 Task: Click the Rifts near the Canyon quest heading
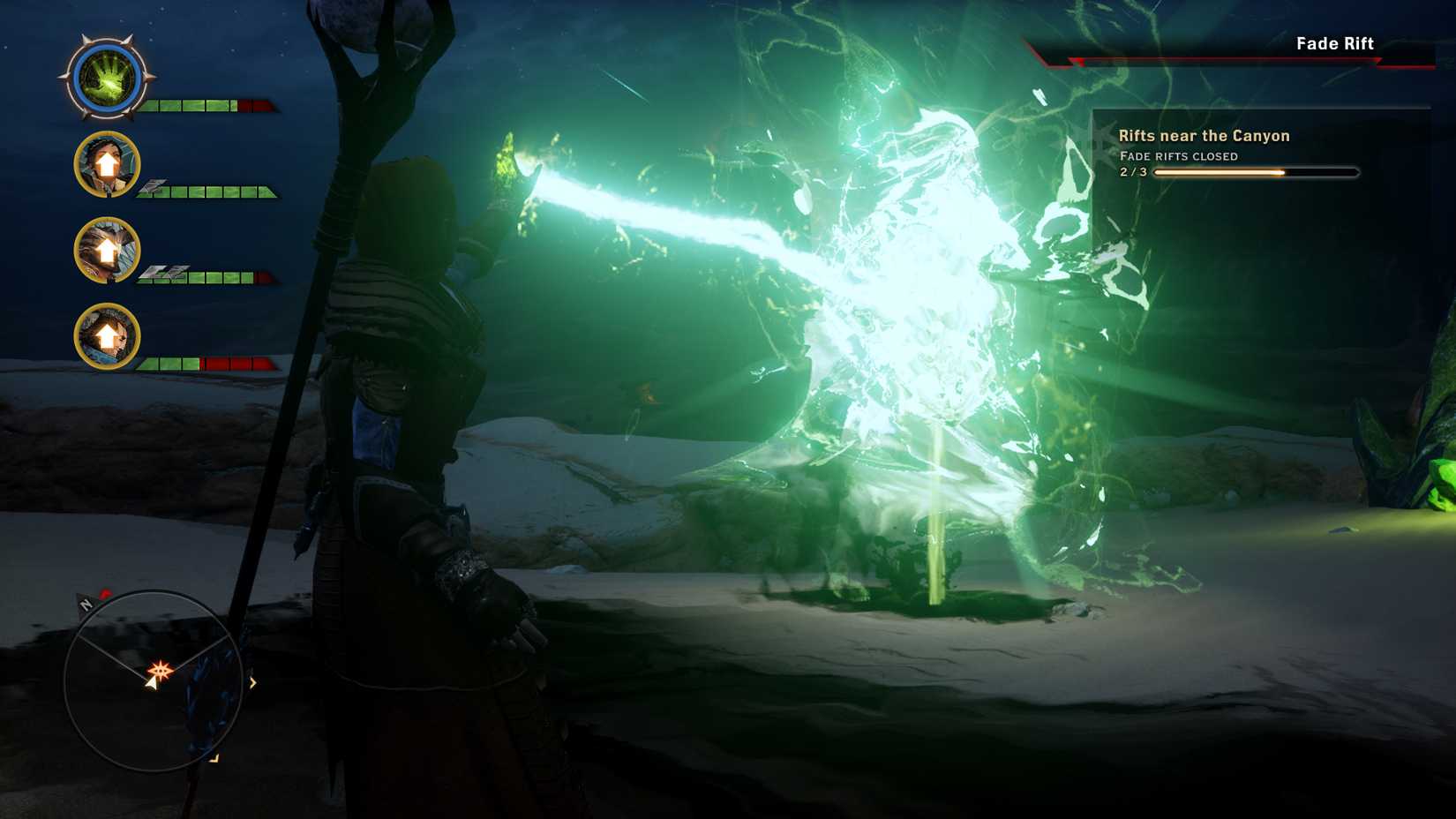(x=1203, y=136)
